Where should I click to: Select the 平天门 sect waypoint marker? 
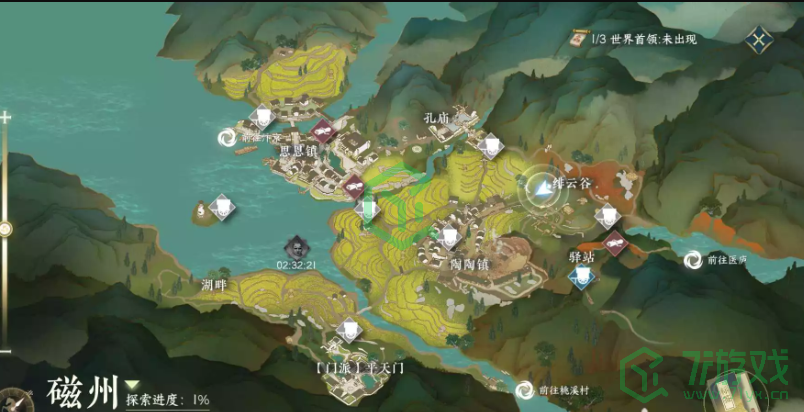348,330
